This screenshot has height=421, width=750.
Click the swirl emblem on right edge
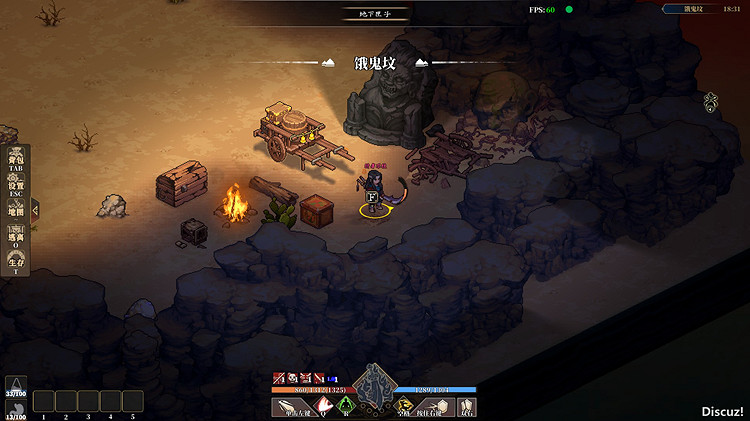tap(711, 101)
